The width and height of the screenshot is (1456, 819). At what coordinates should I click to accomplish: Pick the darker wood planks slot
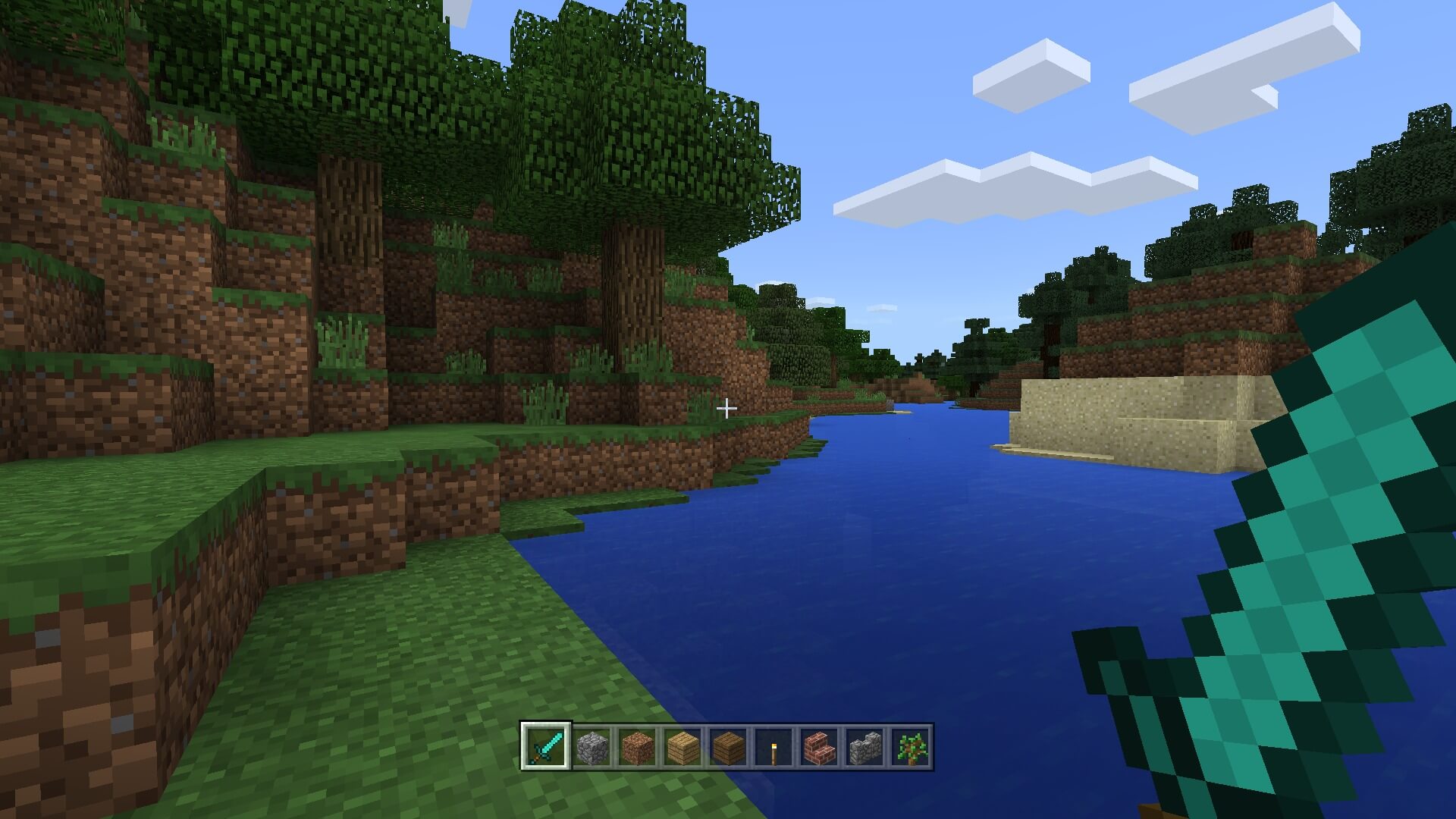728,748
